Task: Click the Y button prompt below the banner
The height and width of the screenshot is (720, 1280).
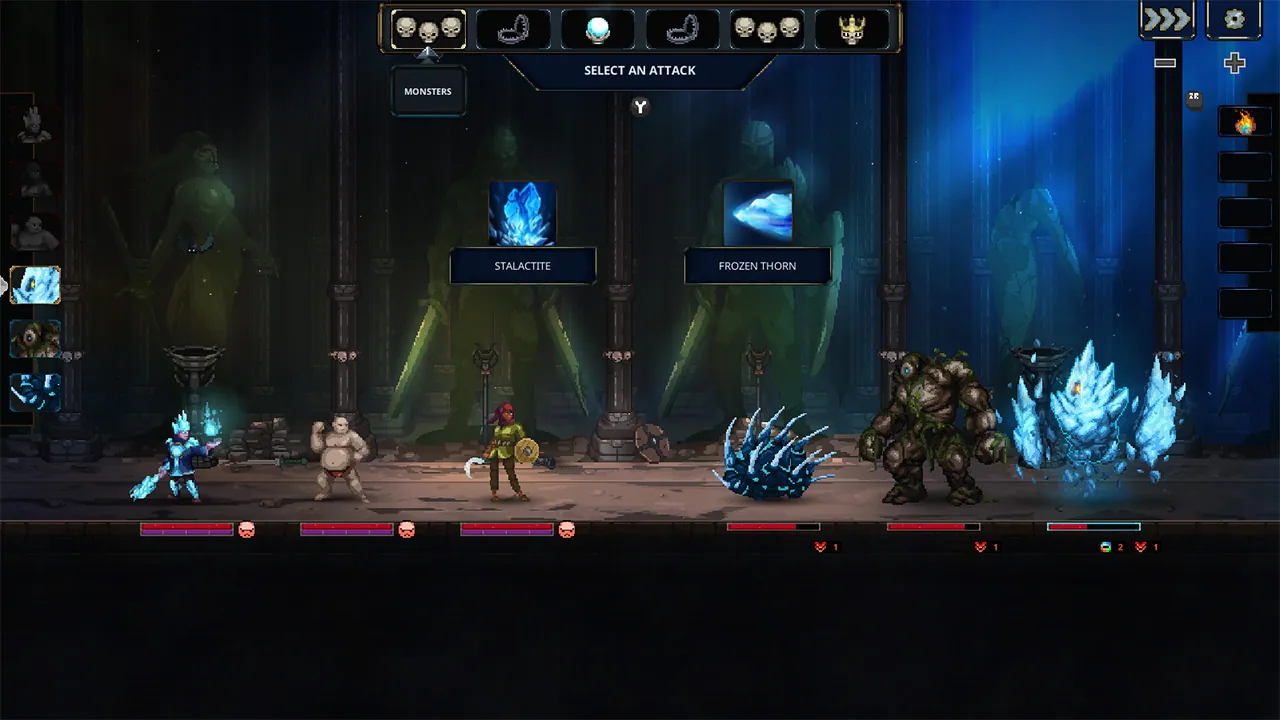Action: click(x=640, y=107)
